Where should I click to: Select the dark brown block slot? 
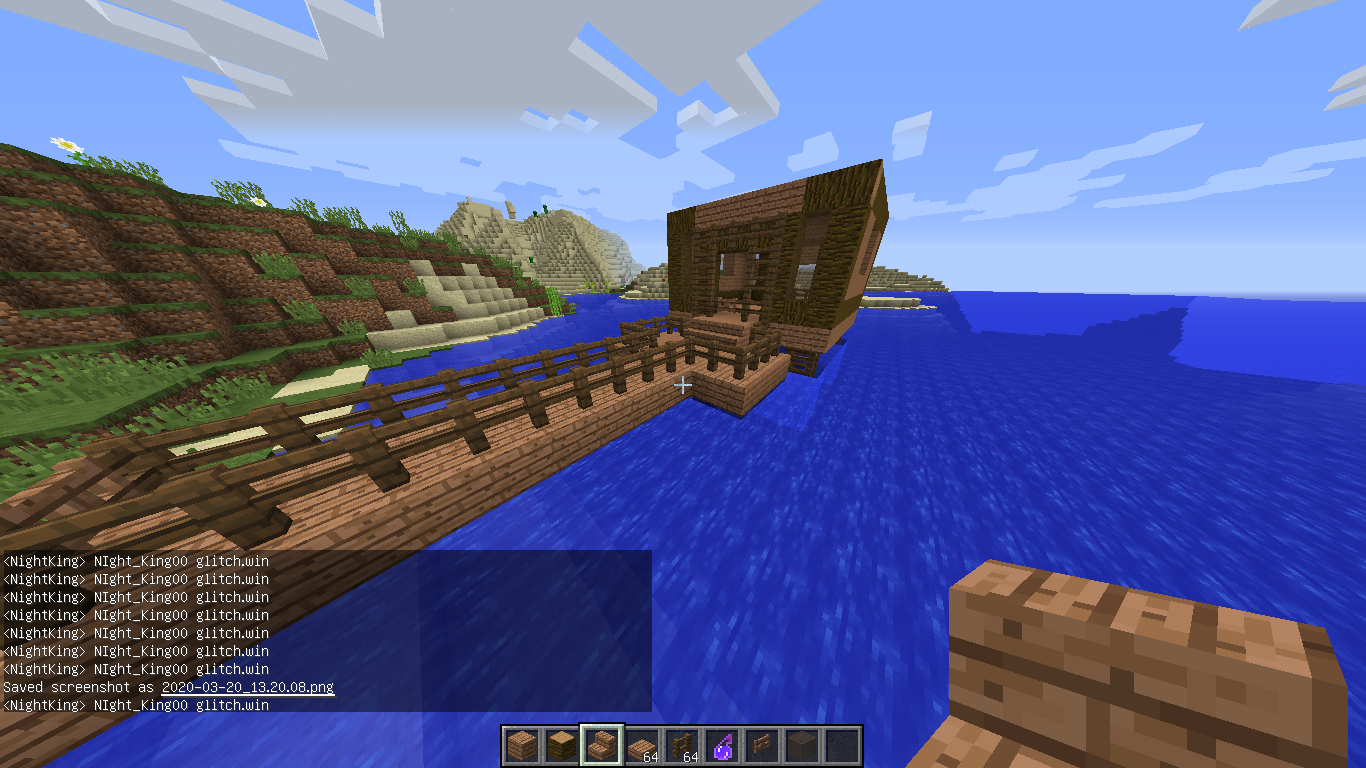click(x=802, y=746)
